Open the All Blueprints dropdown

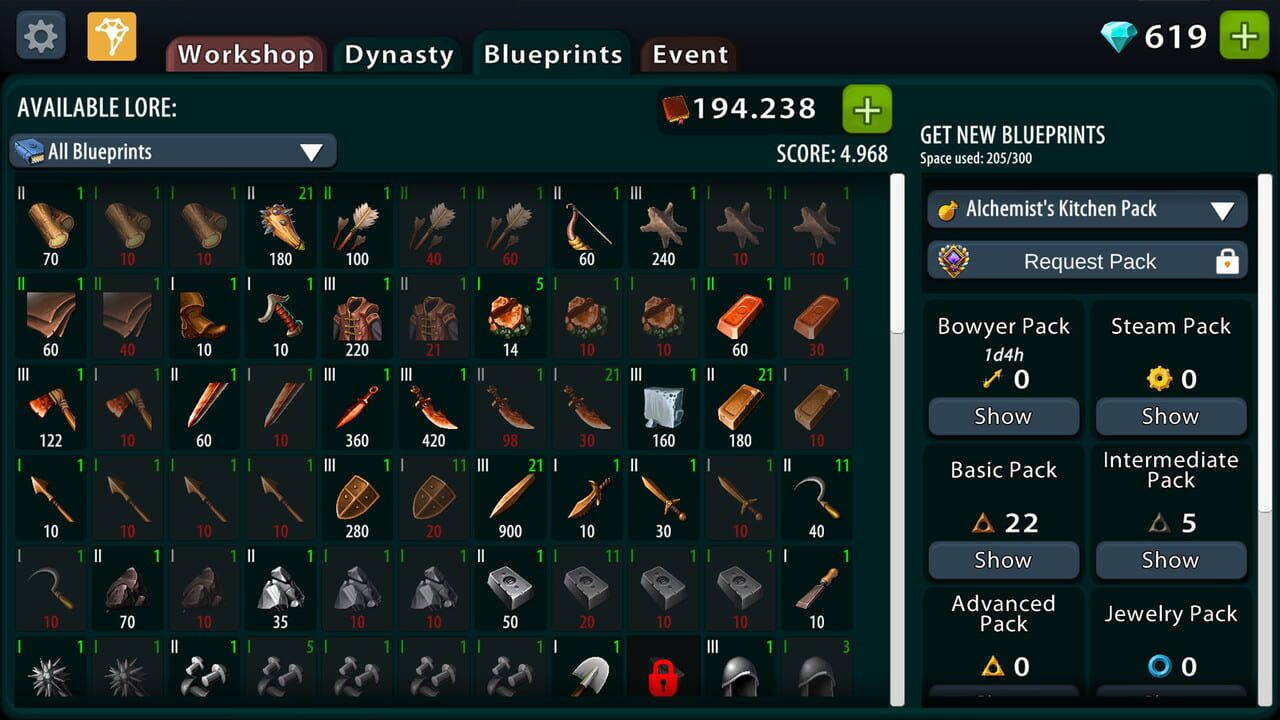(x=172, y=151)
